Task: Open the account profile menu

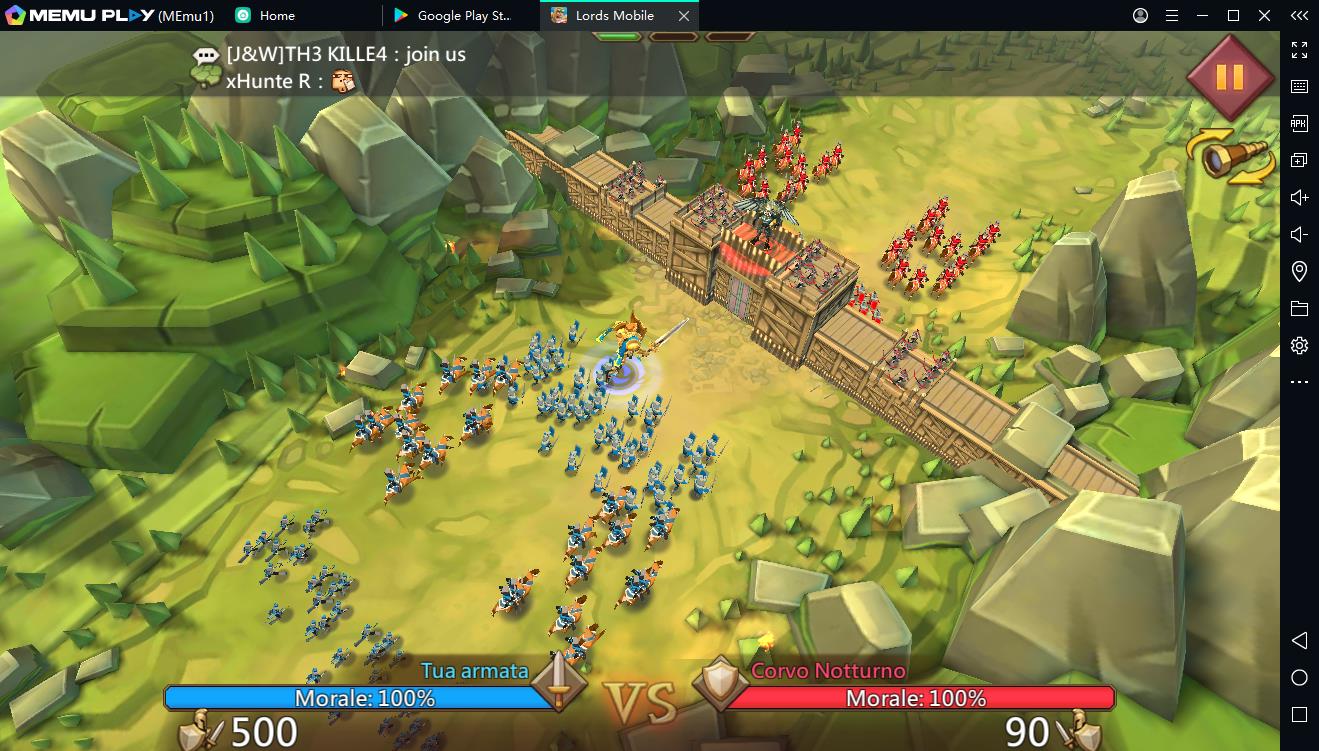Action: (x=1139, y=15)
